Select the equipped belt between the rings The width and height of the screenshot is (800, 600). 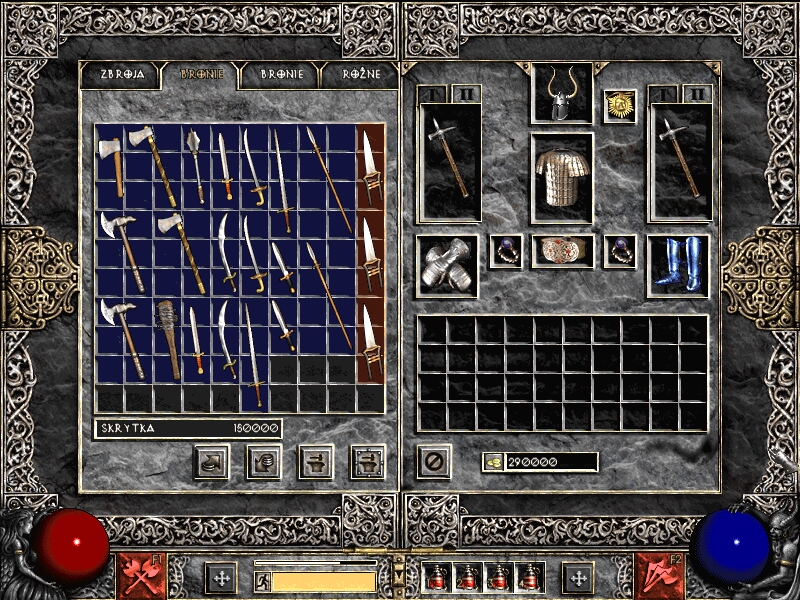pos(562,251)
